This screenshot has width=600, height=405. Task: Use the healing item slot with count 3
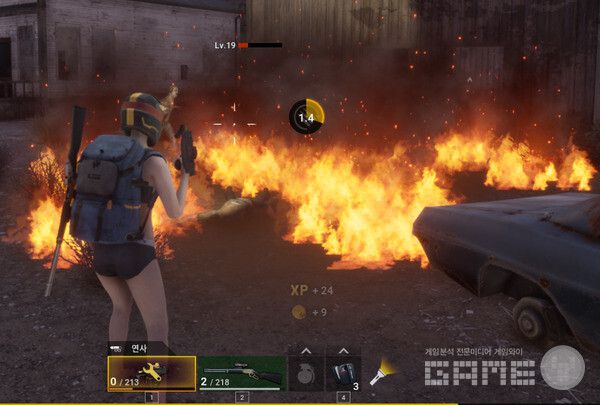click(342, 373)
